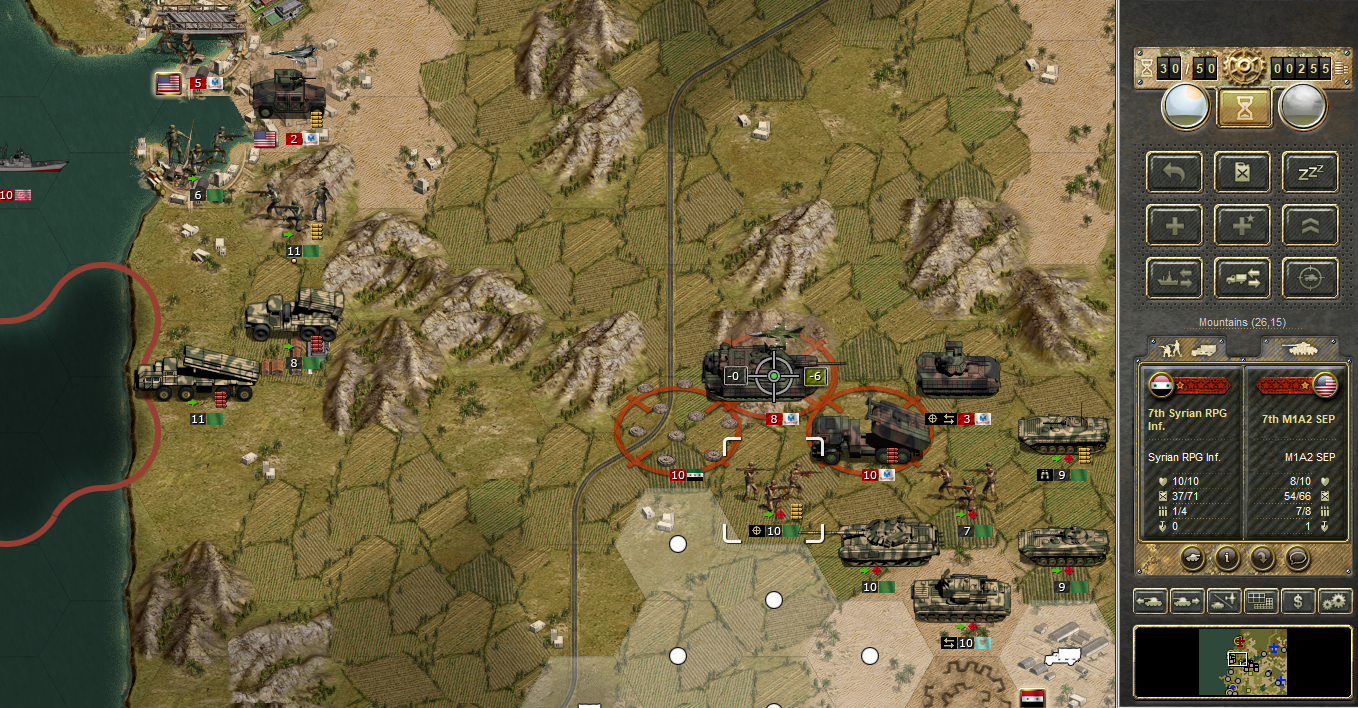
Task: Select the previous unit tank-arrow button
Action: pyautogui.click(x=1149, y=601)
